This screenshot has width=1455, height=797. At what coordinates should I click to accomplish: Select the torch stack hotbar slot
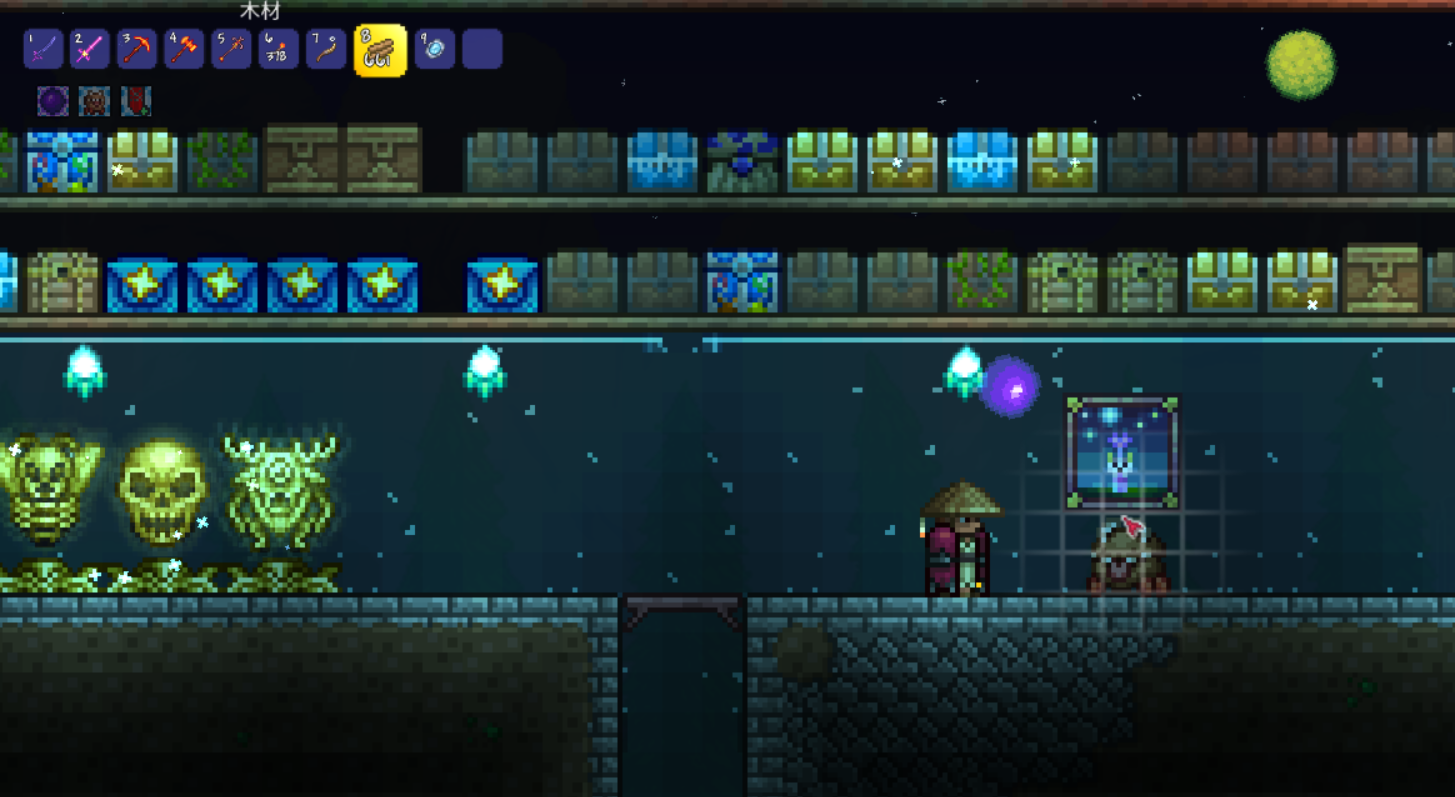pyautogui.click(x=278, y=49)
